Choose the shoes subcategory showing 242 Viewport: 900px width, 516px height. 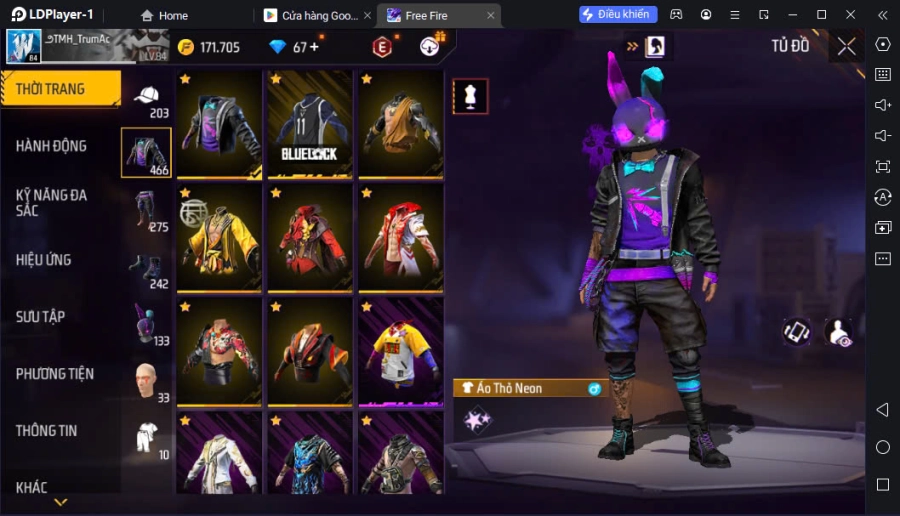pyautogui.click(x=147, y=268)
